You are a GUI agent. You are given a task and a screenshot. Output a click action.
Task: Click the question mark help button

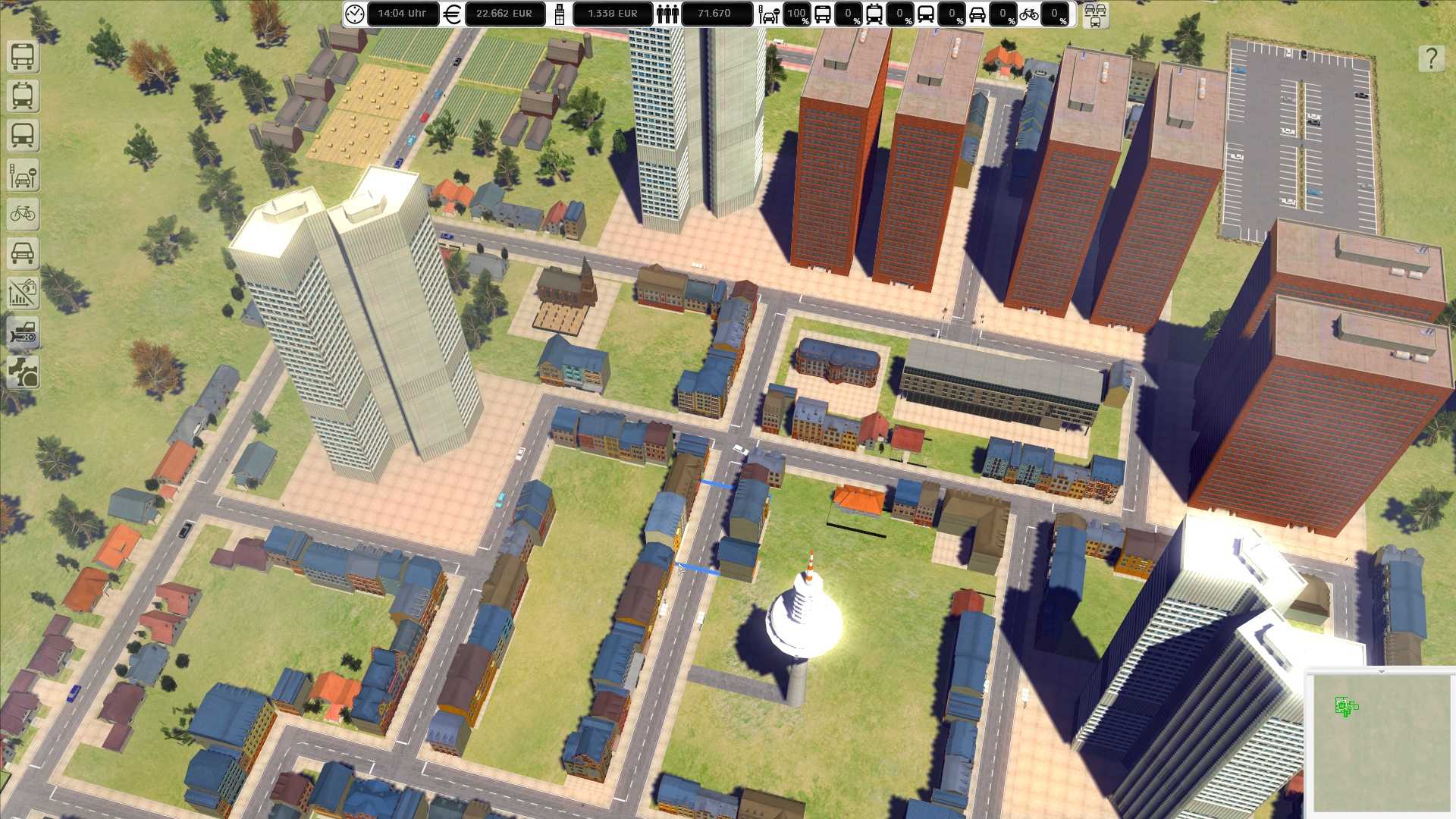pos(1431,58)
